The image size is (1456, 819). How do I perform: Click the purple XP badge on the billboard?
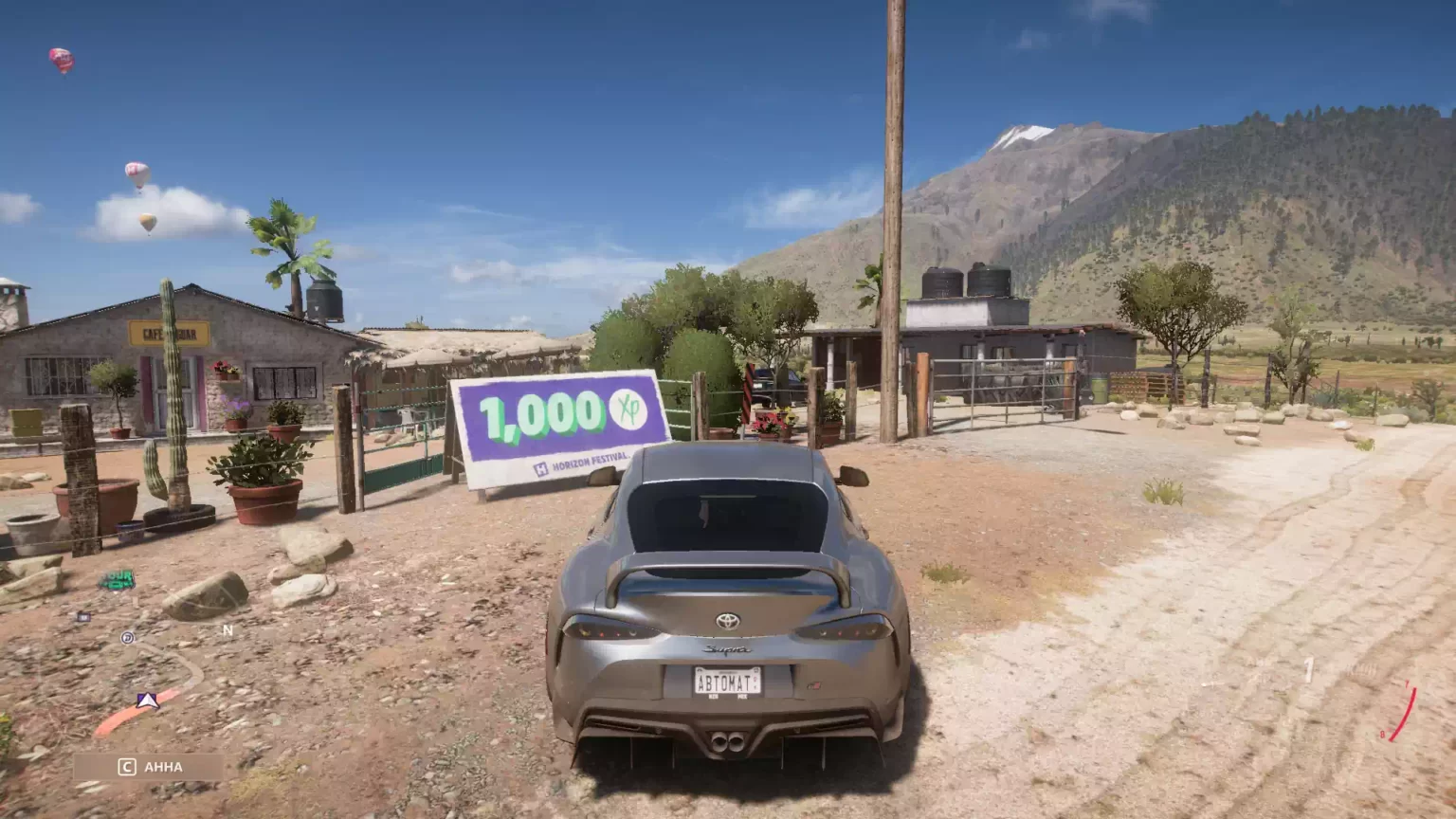[x=629, y=409]
